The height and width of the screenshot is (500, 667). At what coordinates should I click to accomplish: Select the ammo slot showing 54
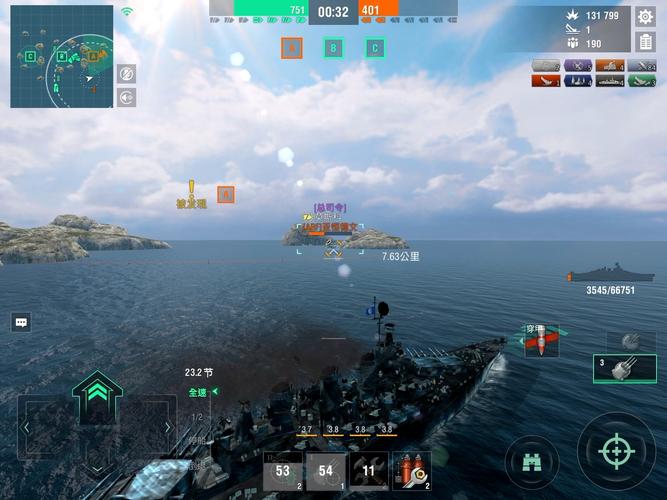click(326, 470)
